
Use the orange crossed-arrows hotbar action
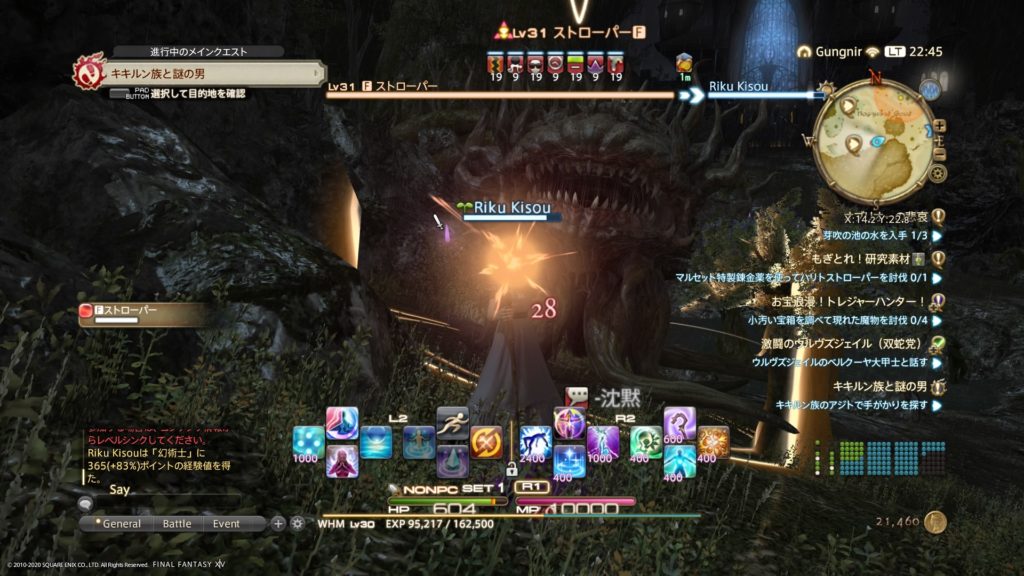486,441
